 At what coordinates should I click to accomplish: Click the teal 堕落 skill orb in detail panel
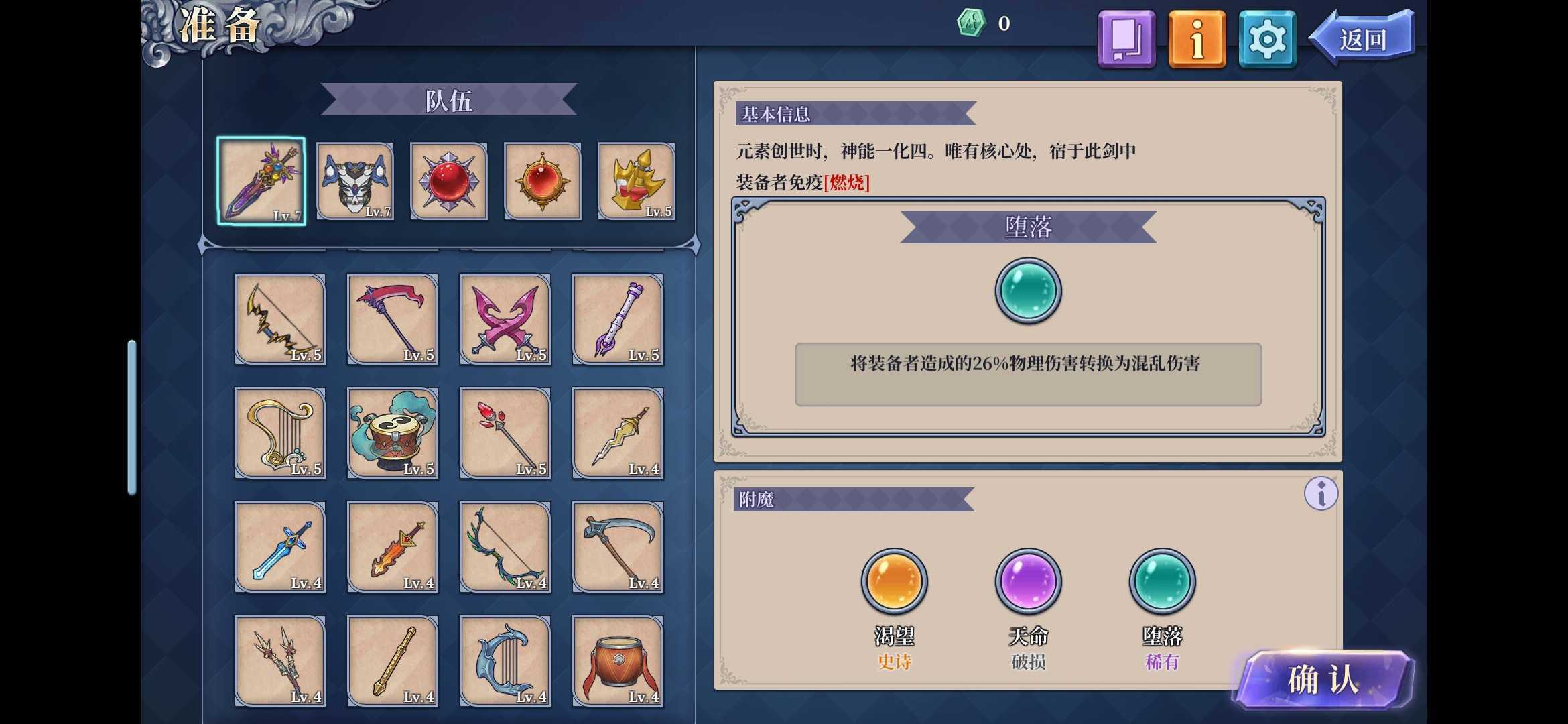[1027, 291]
